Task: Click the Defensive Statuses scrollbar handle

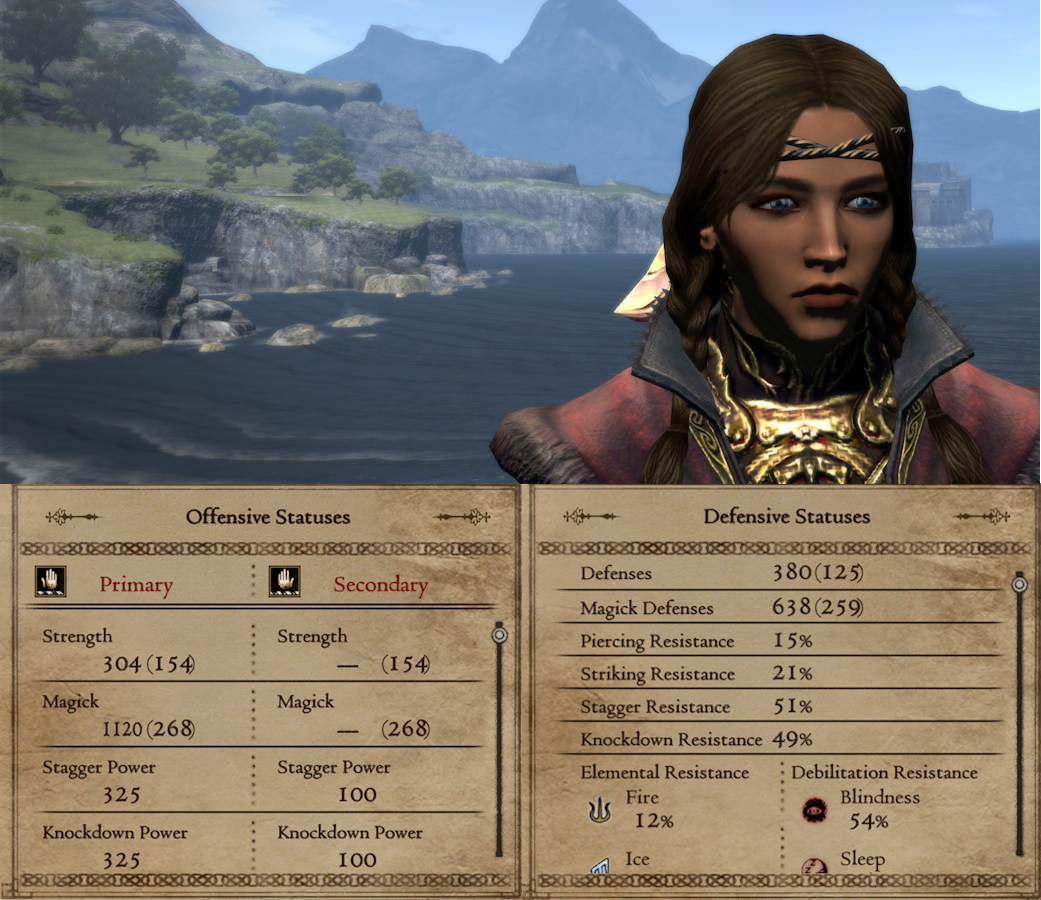Action: pyautogui.click(x=1019, y=585)
